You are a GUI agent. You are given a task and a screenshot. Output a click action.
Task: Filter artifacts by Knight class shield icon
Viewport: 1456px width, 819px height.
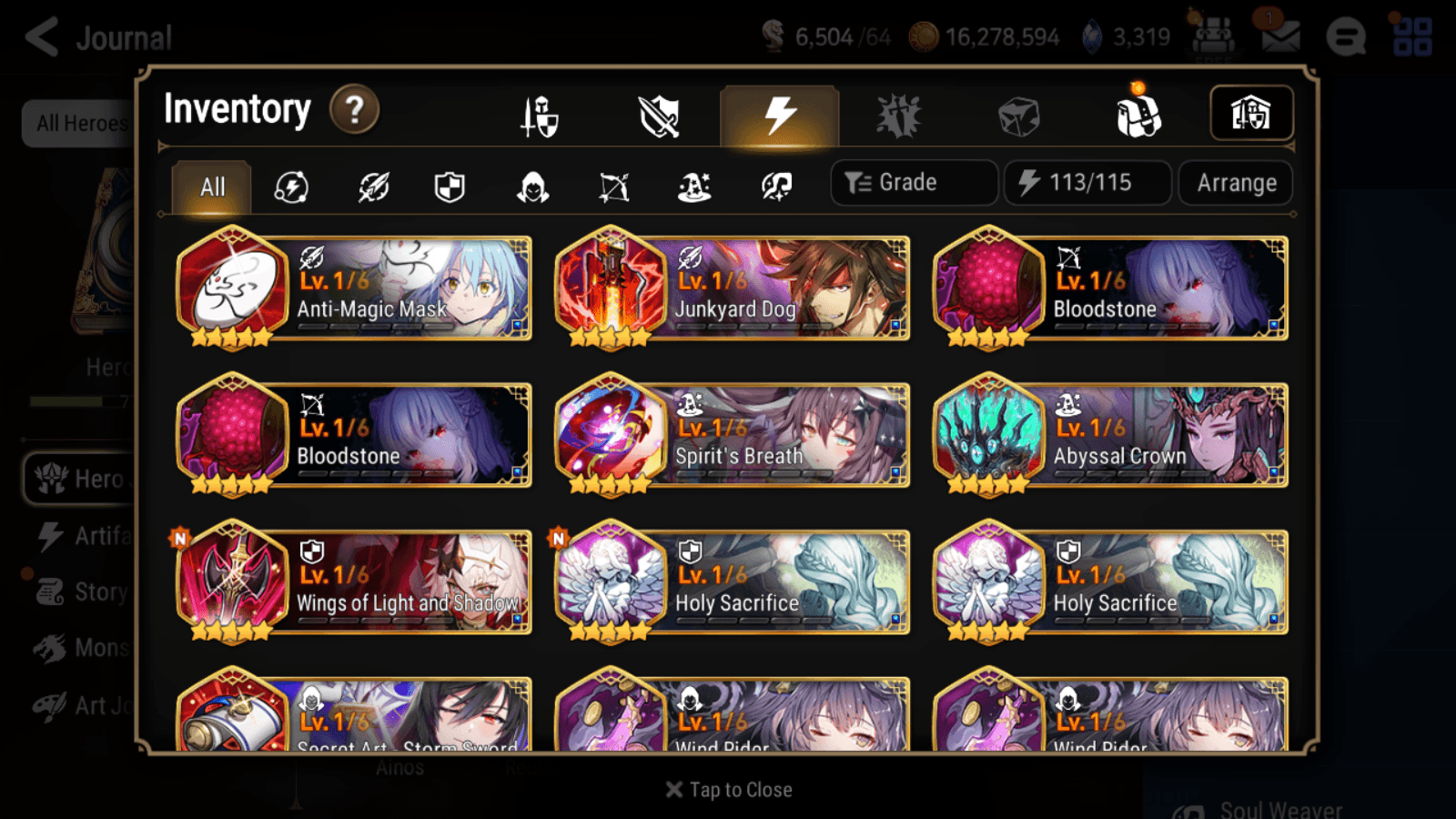tap(450, 187)
